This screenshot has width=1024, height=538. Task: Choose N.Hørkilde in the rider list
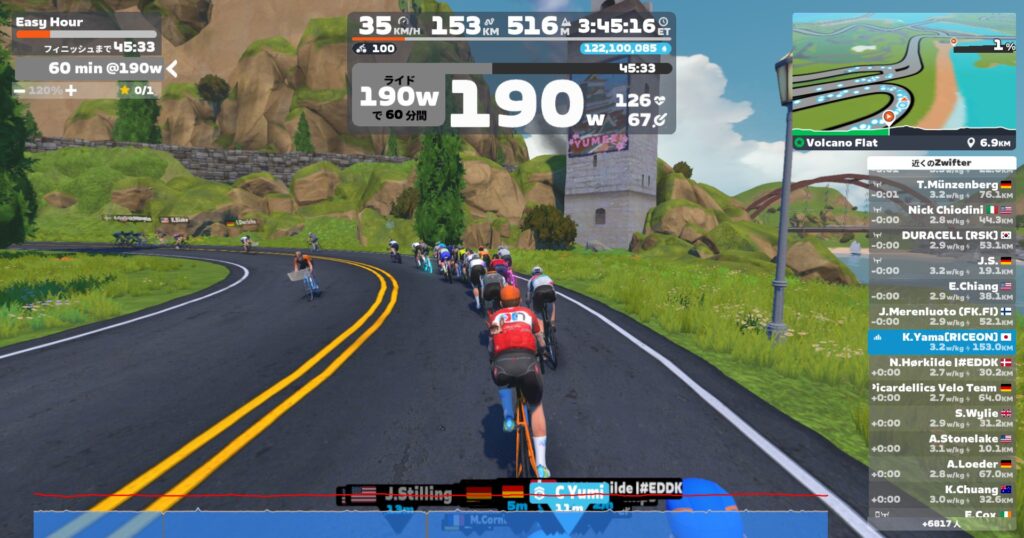click(941, 367)
